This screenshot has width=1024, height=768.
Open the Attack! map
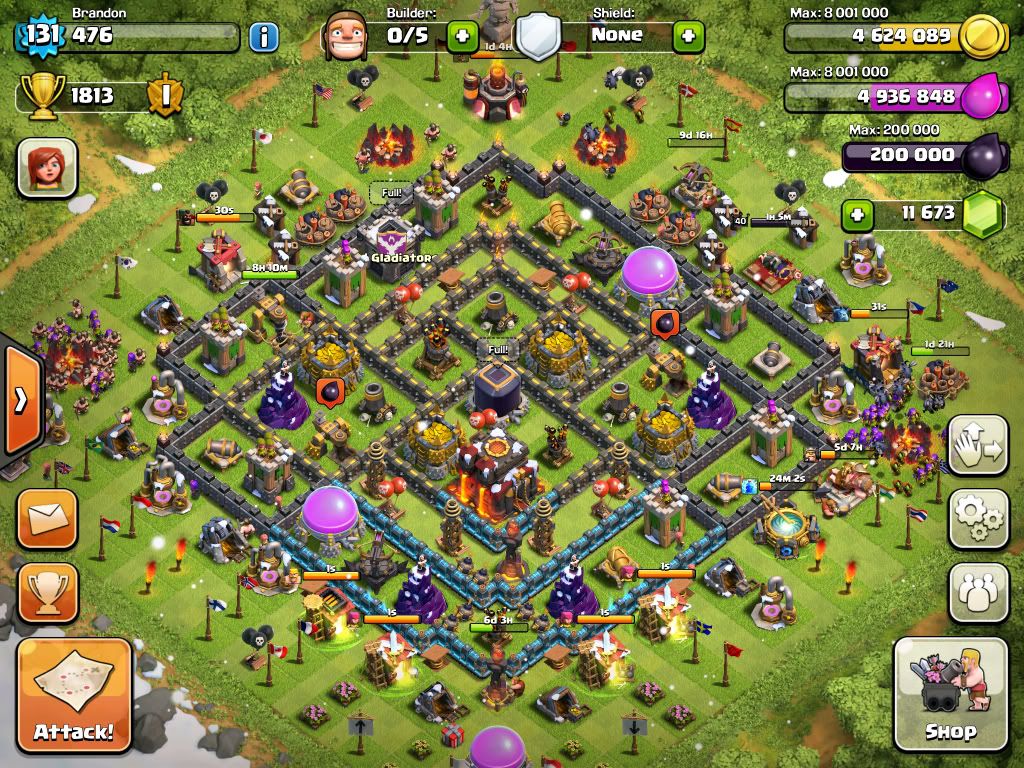tap(74, 695)
